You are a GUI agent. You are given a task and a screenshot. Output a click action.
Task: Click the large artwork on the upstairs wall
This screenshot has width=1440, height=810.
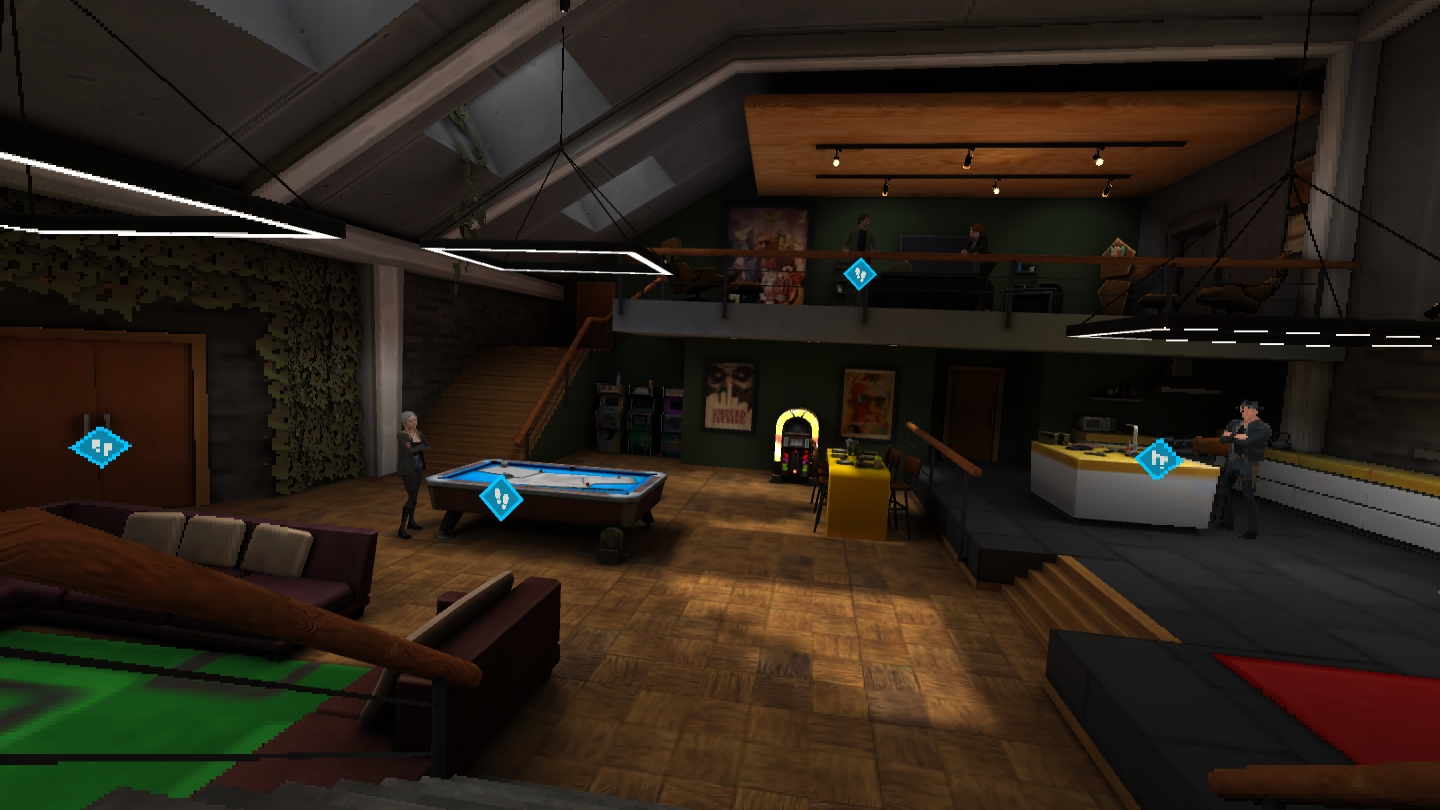point(765,250)
